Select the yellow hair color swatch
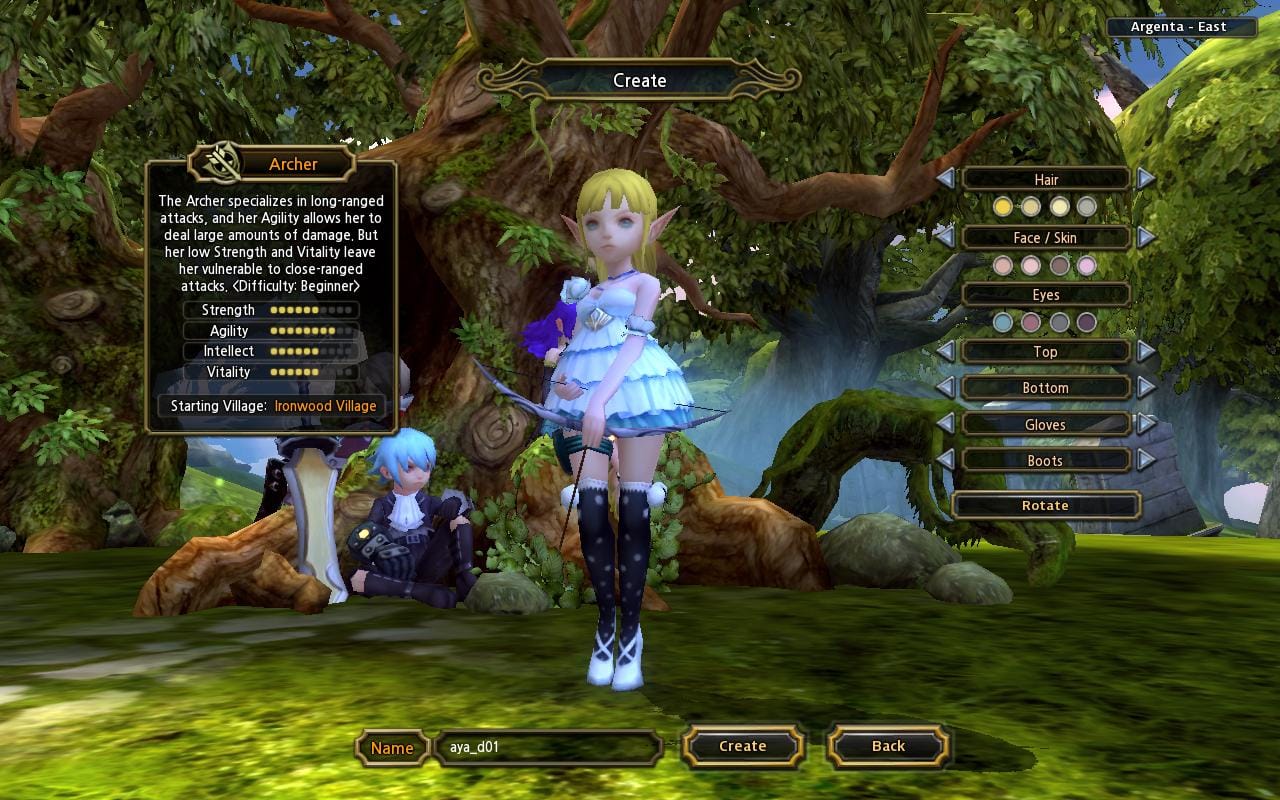The width and height of the screenshot is (1280, 800). click(x=1003, y=207)
